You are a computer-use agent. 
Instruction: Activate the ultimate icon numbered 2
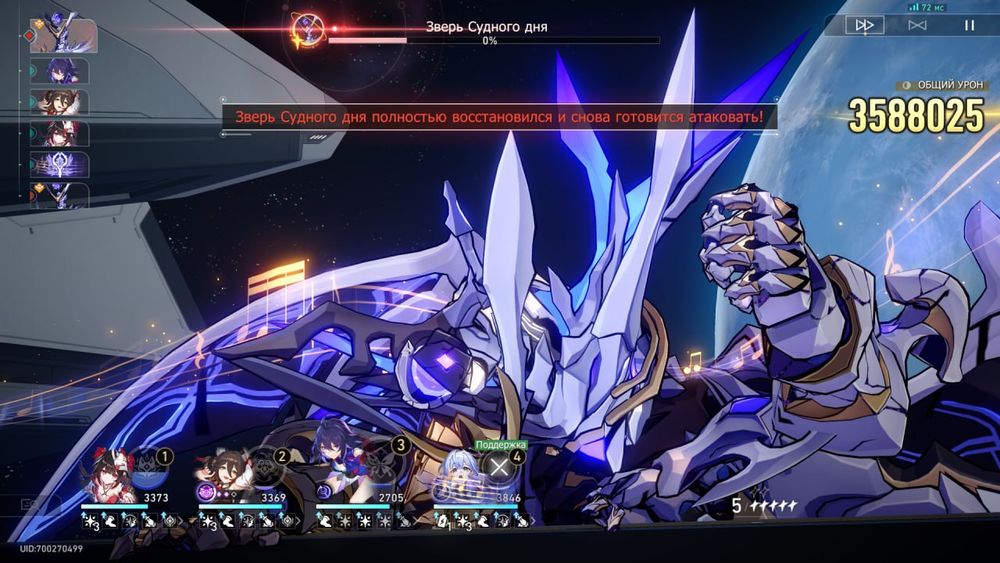266,466
